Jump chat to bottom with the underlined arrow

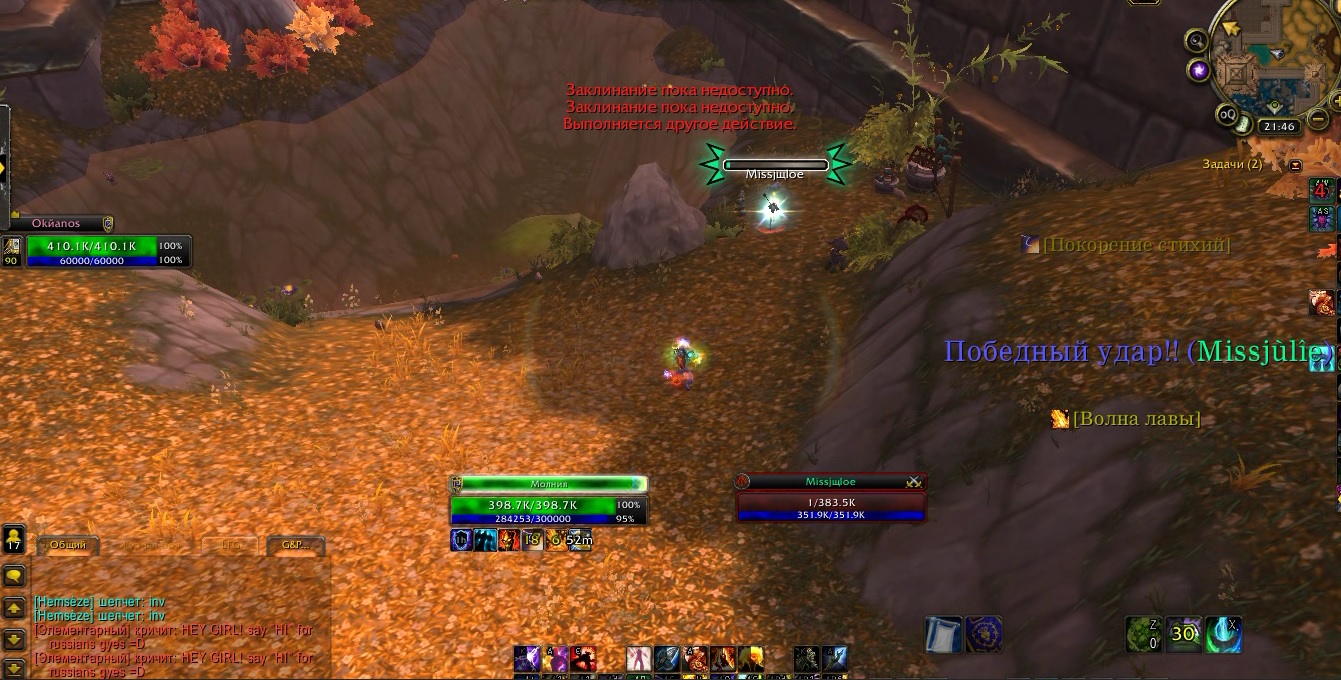click(x=14, y=668)
